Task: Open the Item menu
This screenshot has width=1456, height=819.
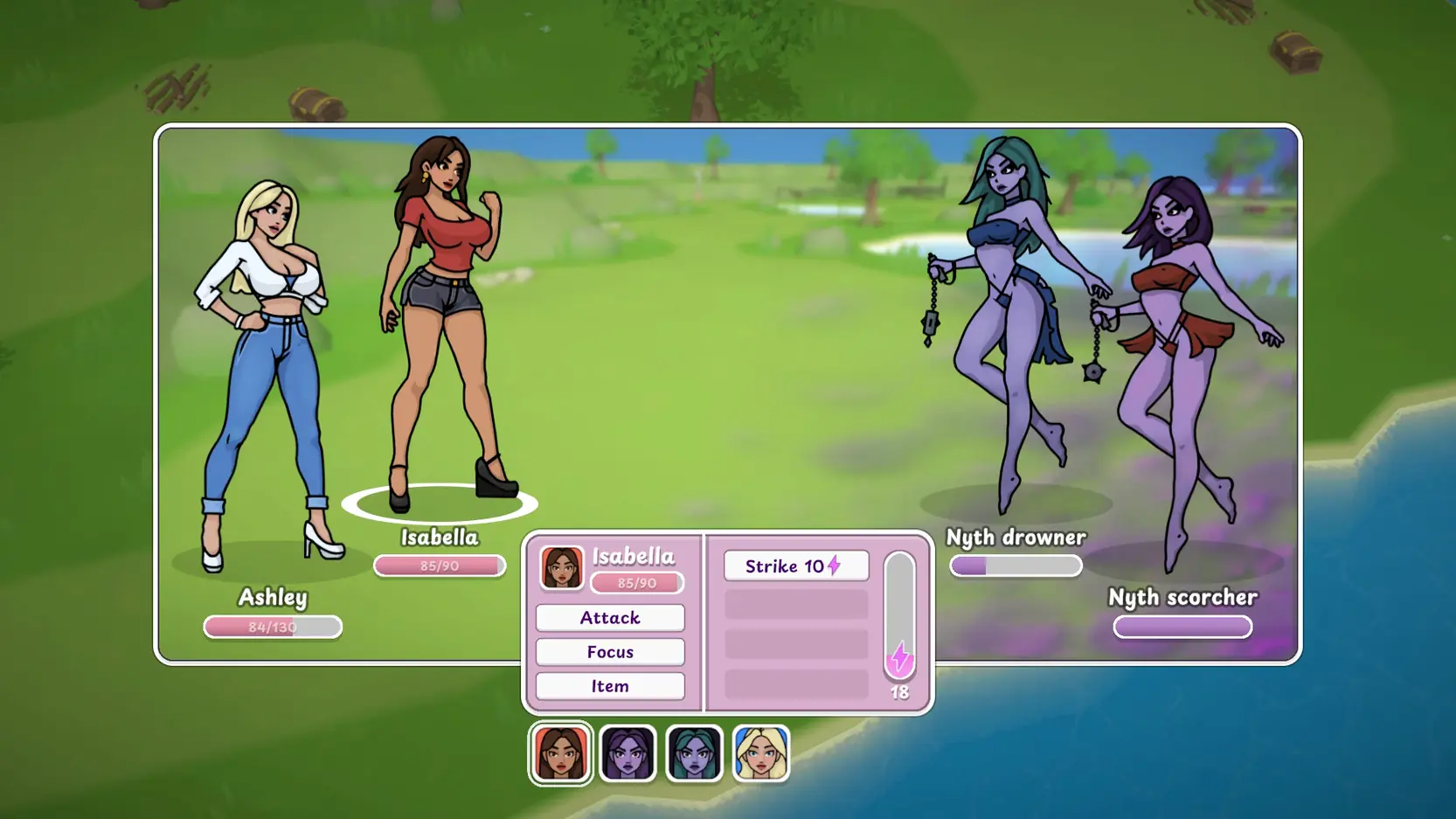Action: 610,686
